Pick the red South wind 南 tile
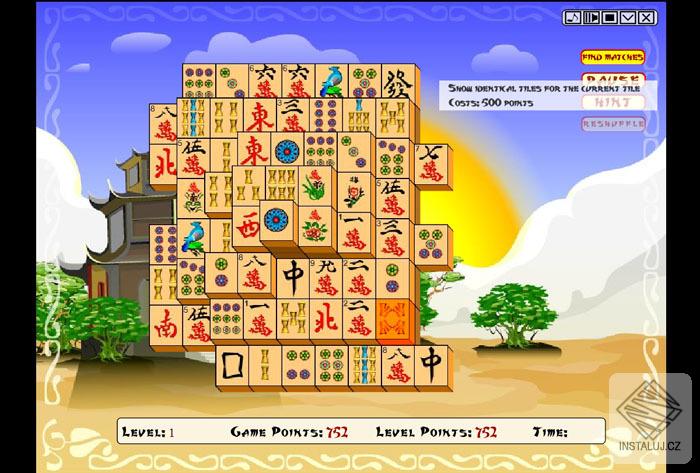The width and height of the screenshot is (700, 473). tap(166, 323)
